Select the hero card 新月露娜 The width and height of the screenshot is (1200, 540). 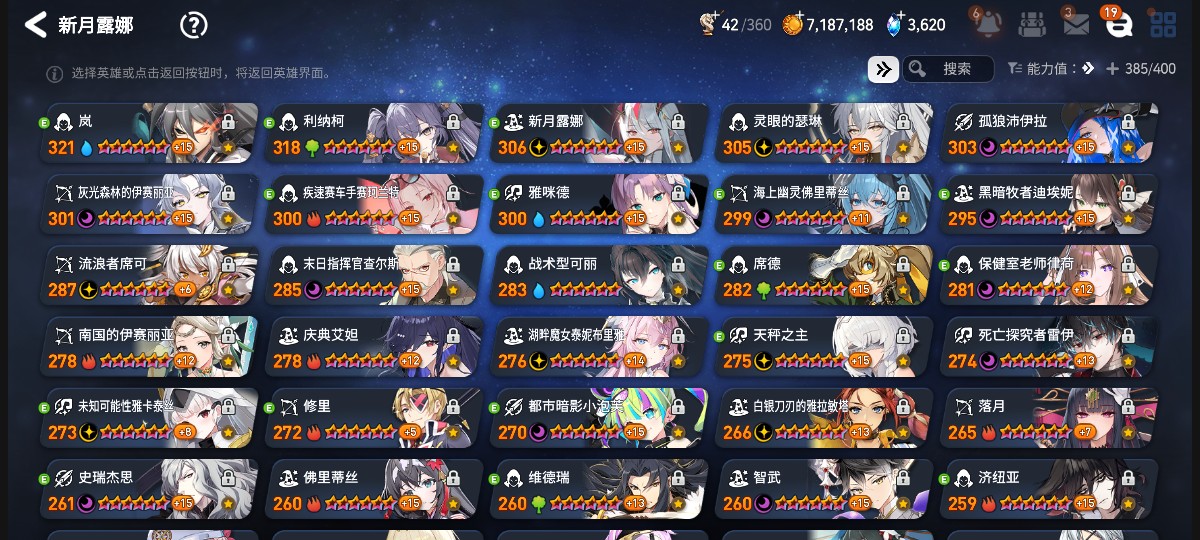(x=600, y=134)
